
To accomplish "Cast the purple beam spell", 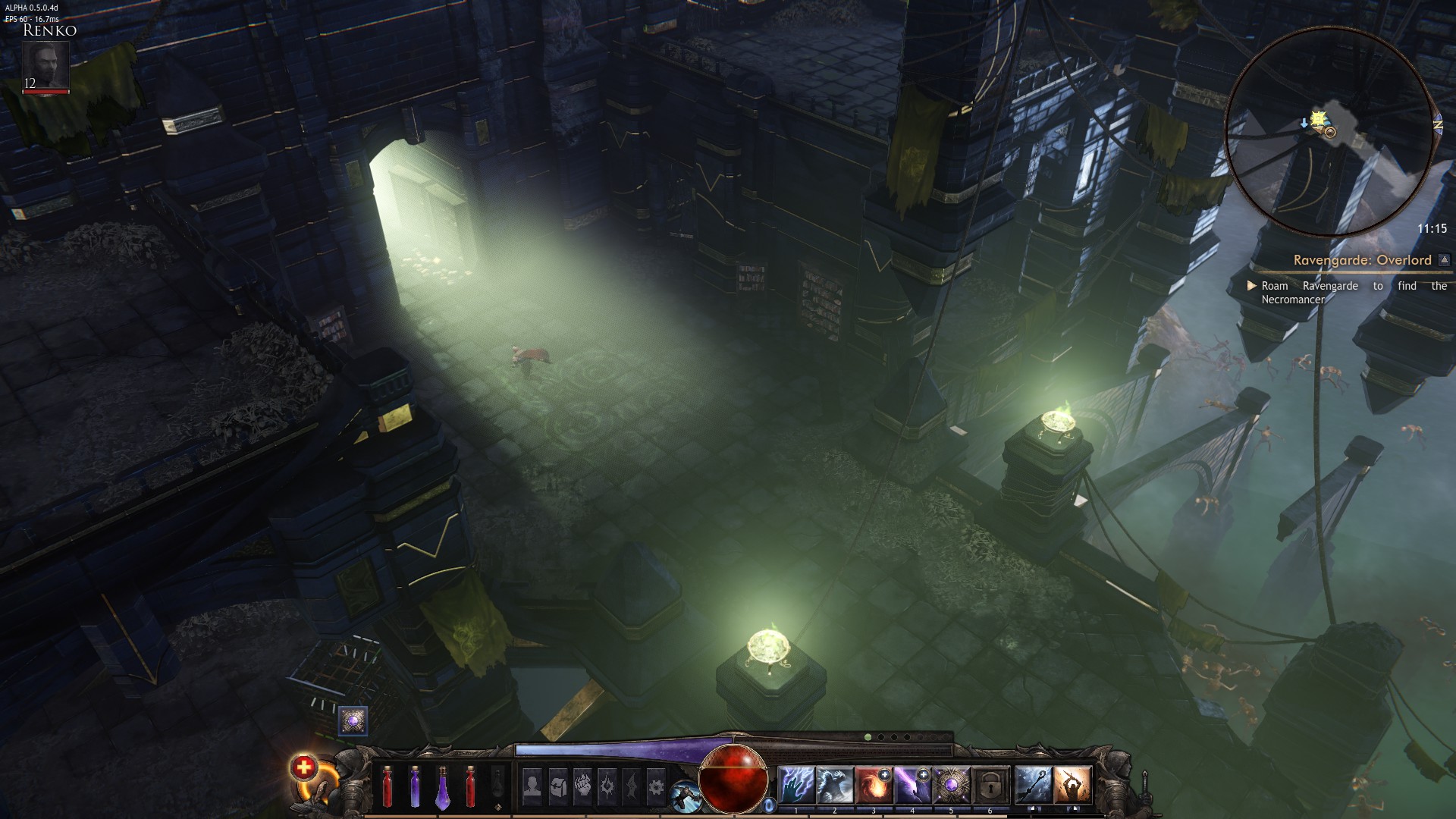I will click(x=912, y=785).
